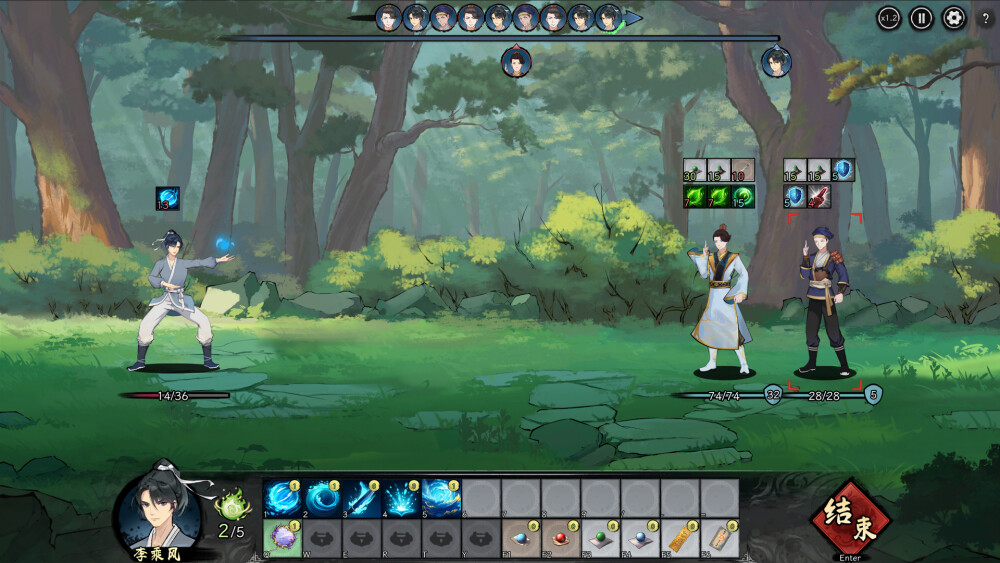Use the yellow talisman item
1000x563 pixels.
[680, 538]
